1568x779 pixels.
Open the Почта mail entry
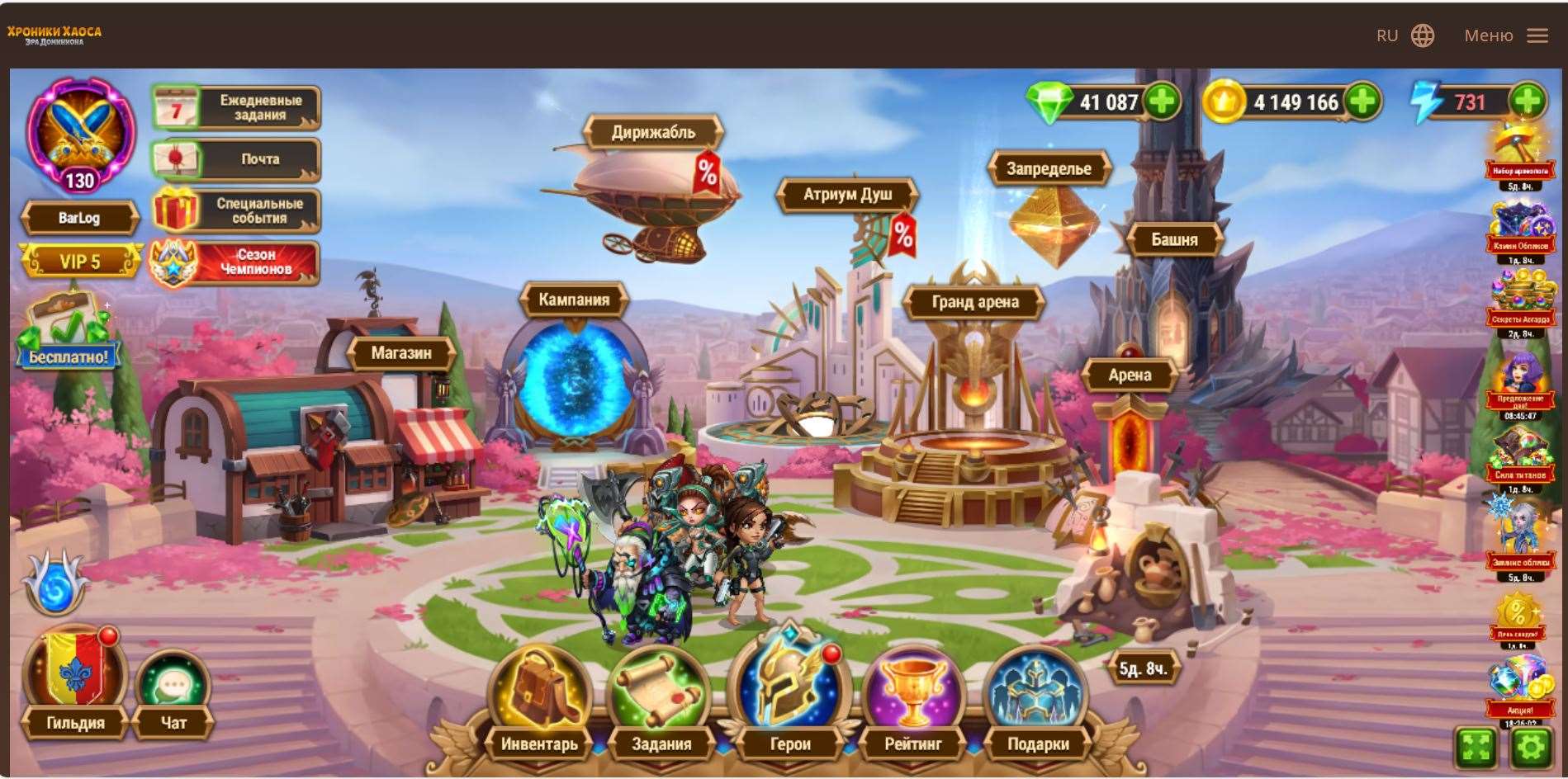(x=235, y=159)
